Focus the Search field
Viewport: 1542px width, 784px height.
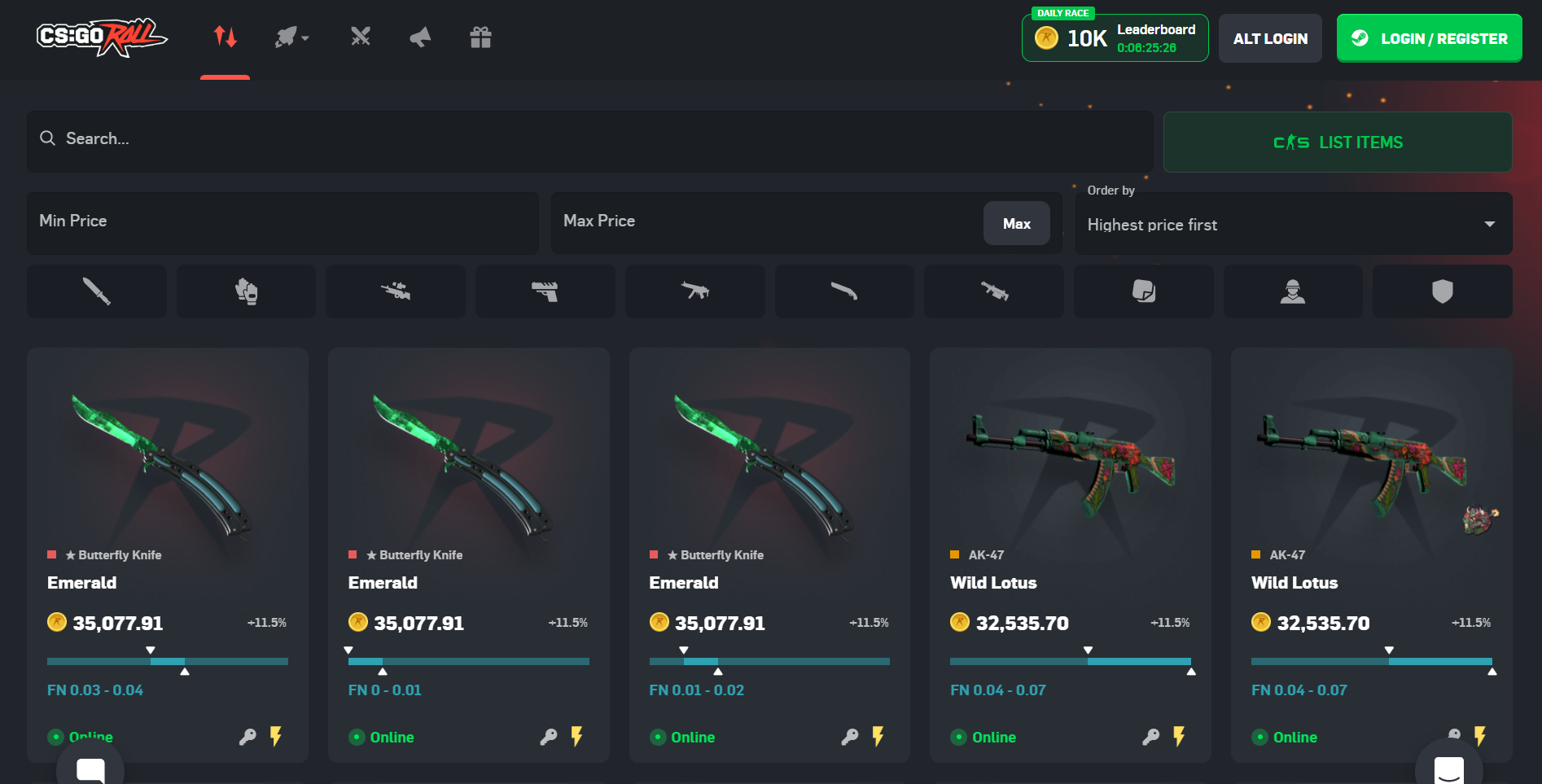[x=590, y=139]
